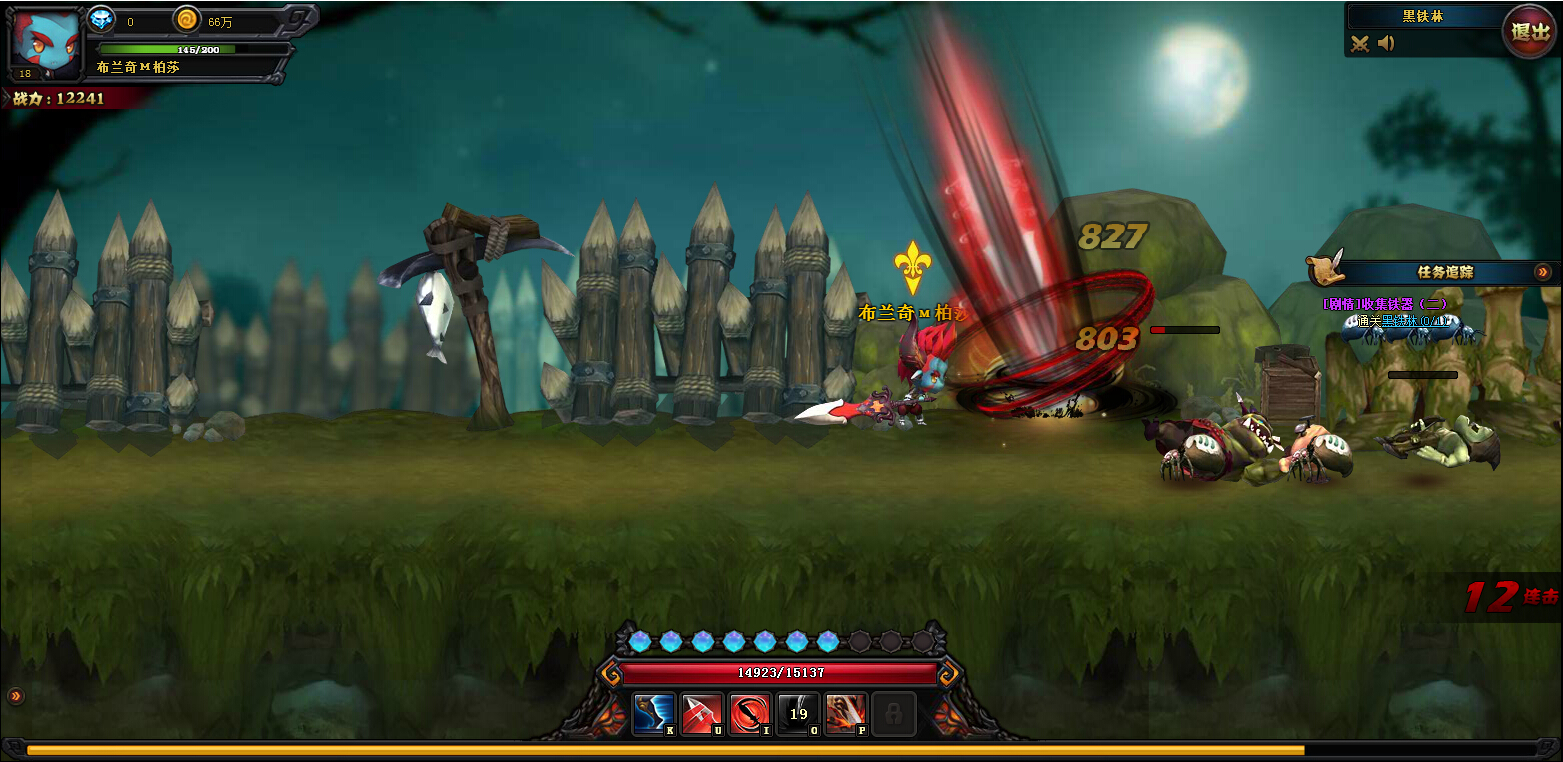Use the red blade thrust skill
This screenshot has width=1563, height=762.
point(702,714)
